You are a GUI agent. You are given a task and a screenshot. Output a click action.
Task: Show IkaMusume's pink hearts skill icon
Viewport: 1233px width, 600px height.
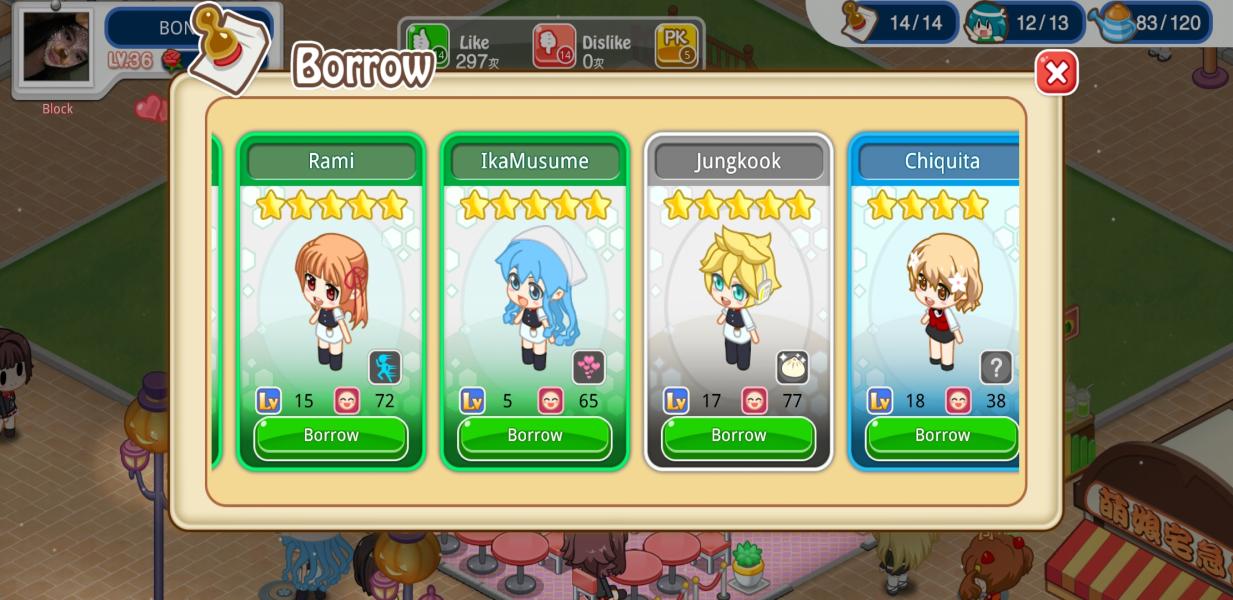click(589, 367)
